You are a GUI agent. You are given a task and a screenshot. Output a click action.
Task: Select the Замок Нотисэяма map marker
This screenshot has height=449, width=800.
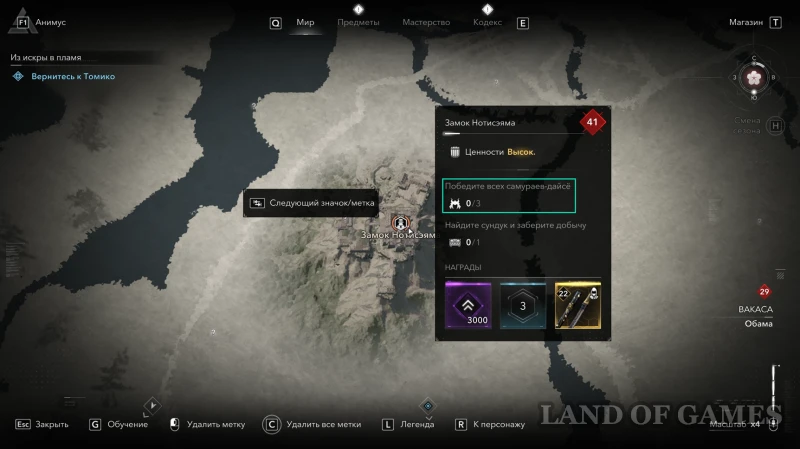(x=402, y=221)
